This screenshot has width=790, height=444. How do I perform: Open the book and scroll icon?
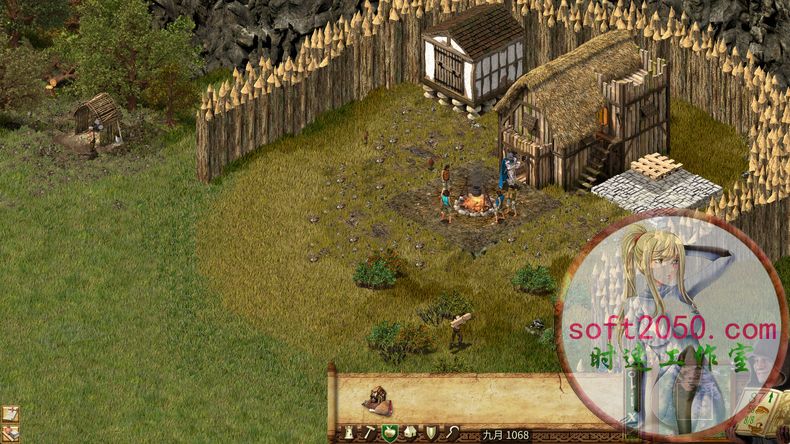(9, 433)
